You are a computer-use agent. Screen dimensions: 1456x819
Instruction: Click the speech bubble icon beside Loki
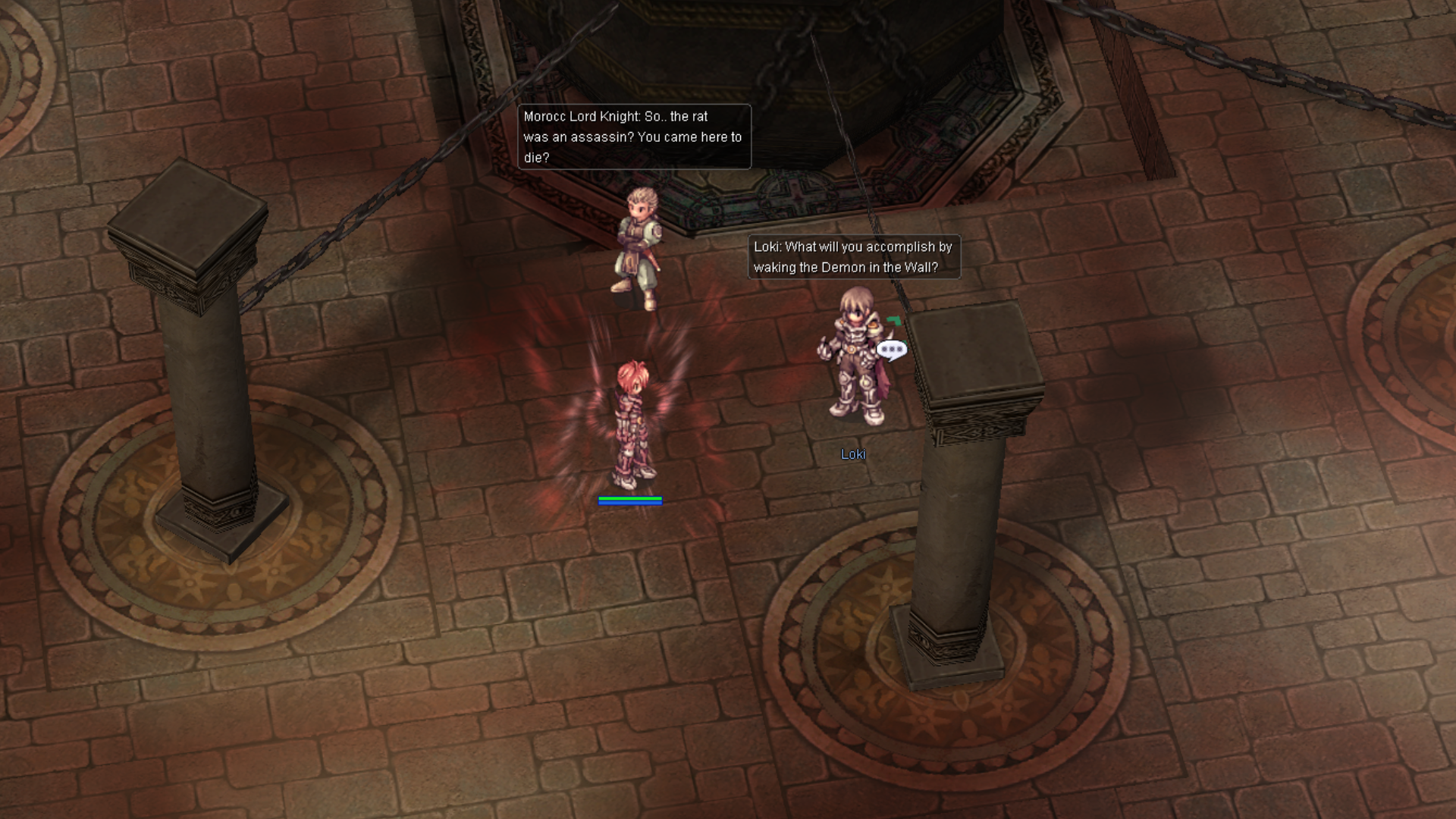coord(891,350)
